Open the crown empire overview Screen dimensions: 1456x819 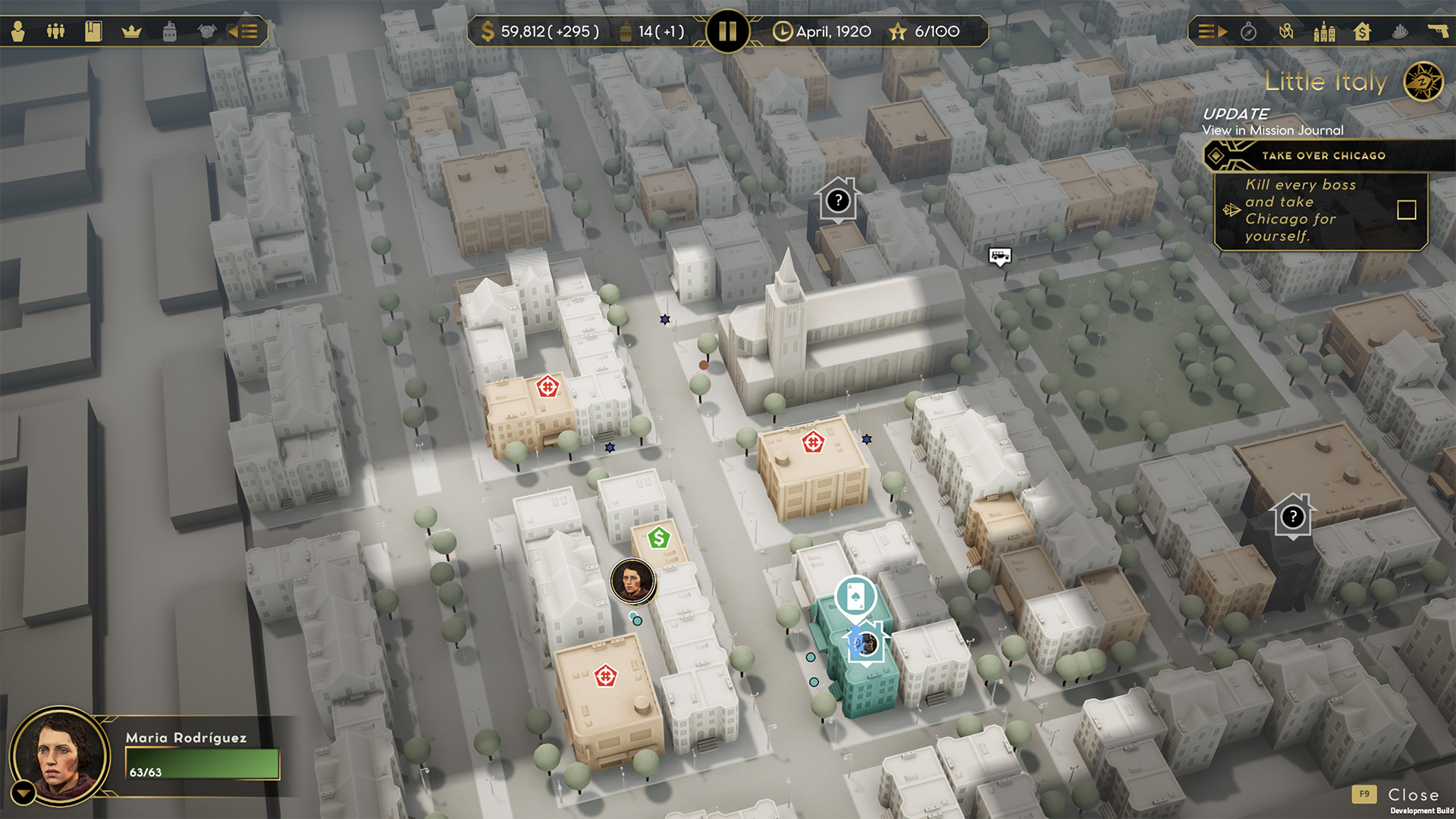tap(131, 31)
